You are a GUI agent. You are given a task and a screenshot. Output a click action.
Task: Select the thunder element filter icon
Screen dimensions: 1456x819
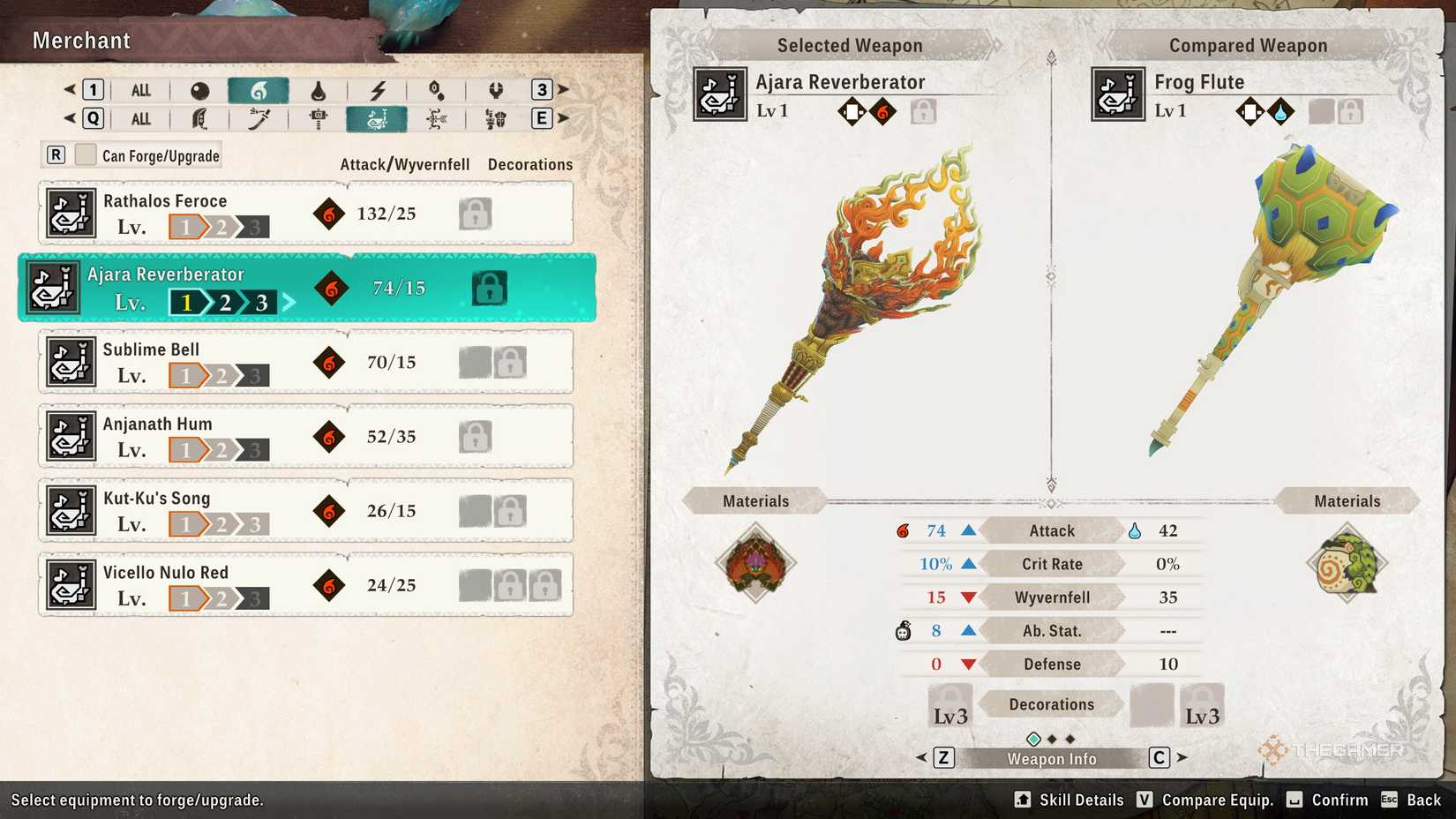coord(379,89)
